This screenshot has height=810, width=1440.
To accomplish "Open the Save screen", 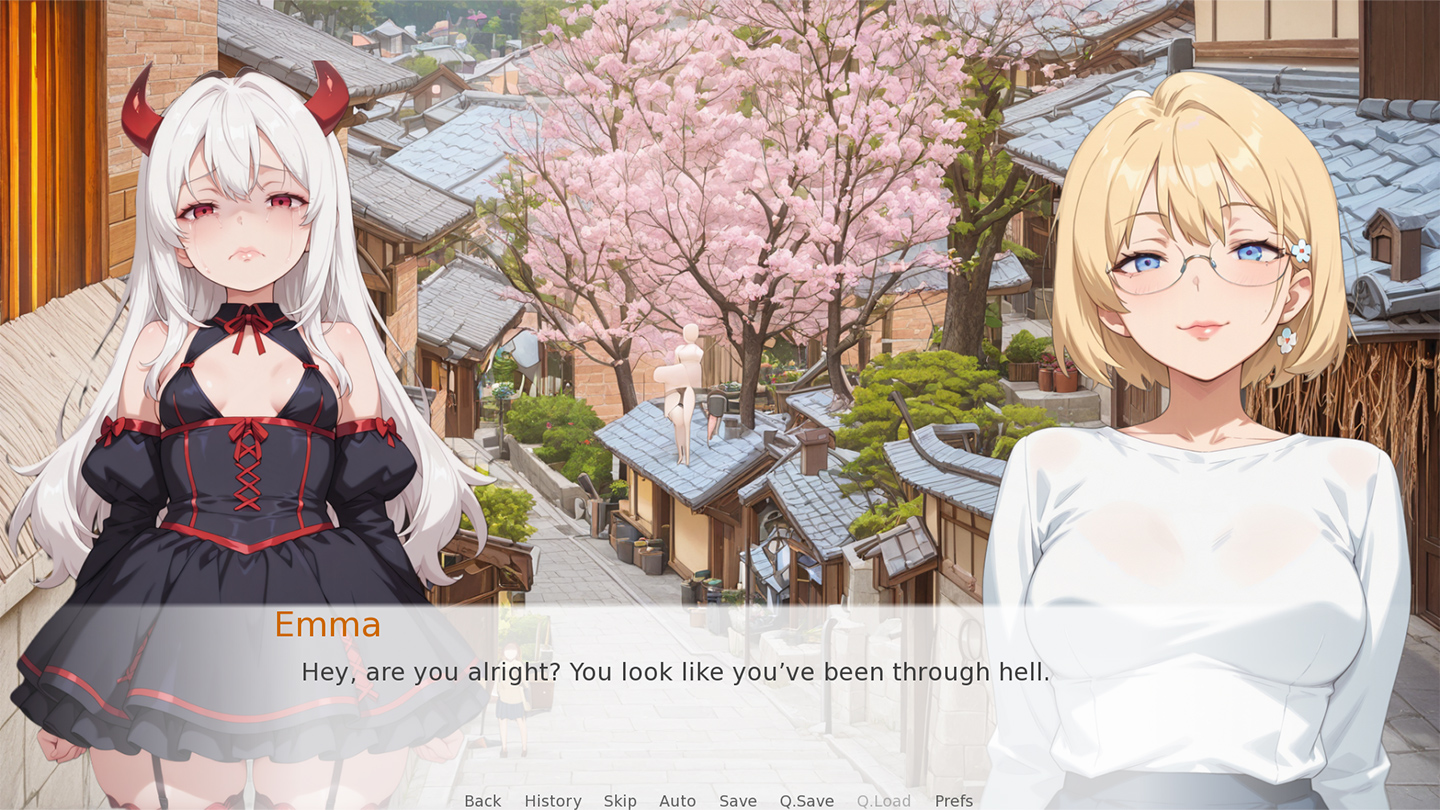I will tap(738, 800).
